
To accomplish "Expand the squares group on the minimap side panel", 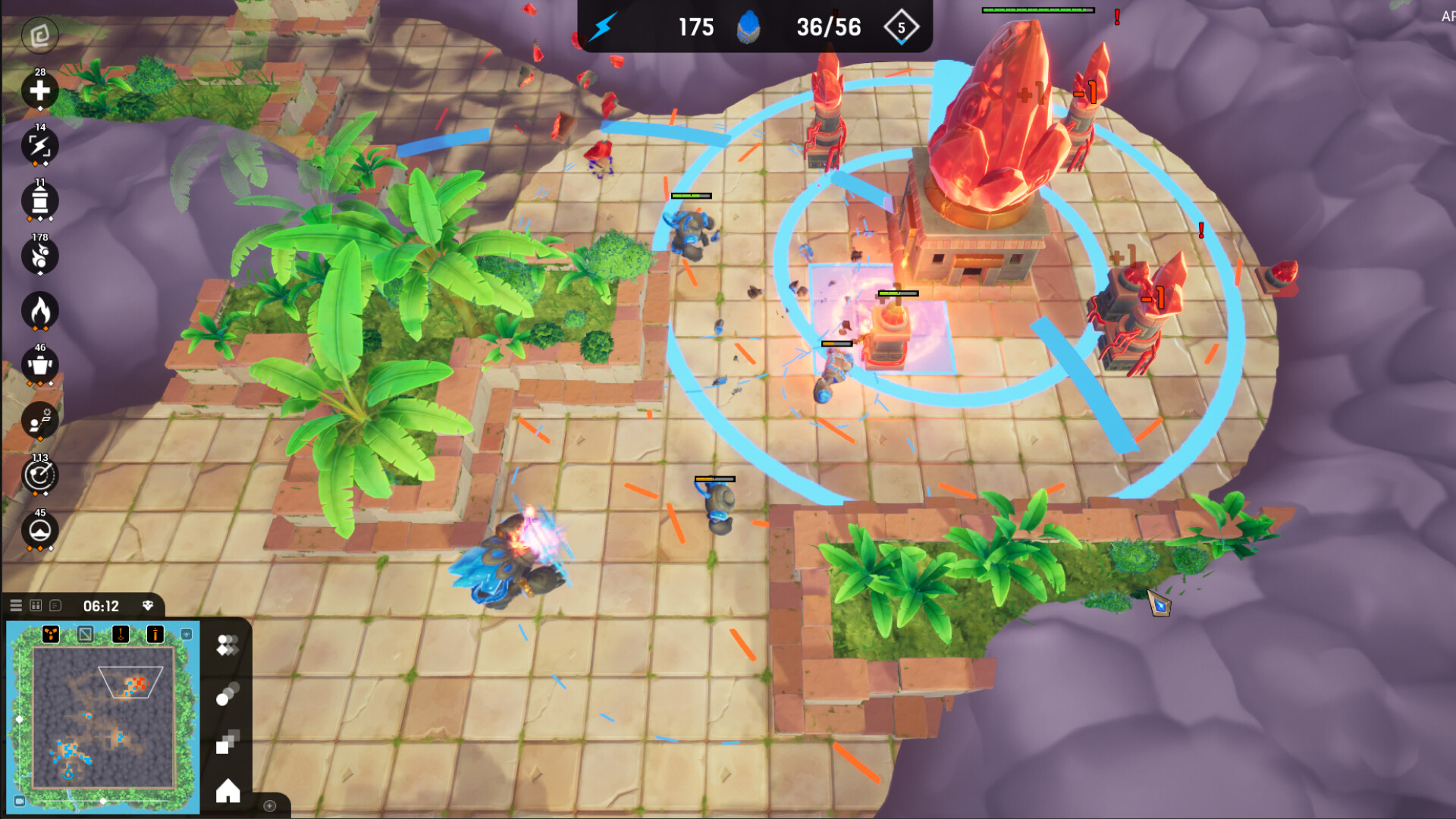I will coord(227,743).
